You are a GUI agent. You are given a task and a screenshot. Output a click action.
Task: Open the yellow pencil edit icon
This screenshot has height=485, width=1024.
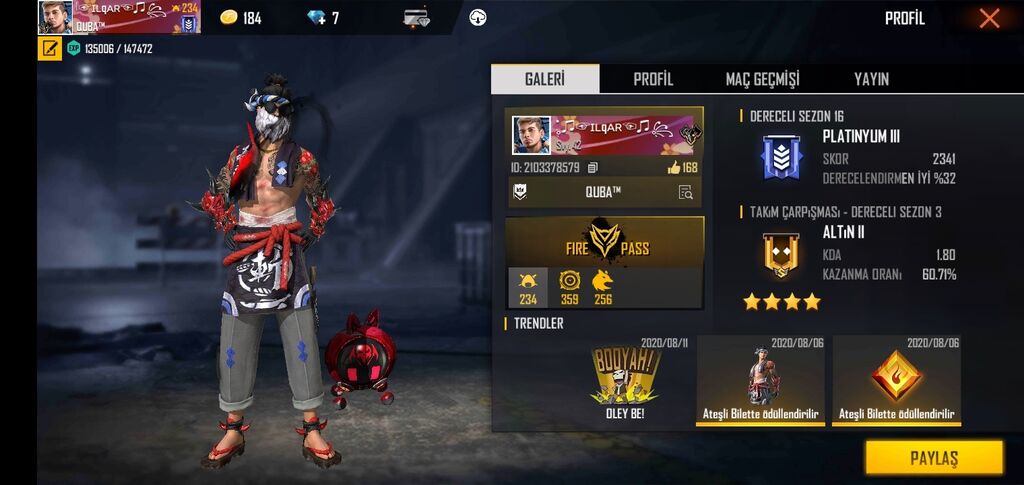coord(50,48)
